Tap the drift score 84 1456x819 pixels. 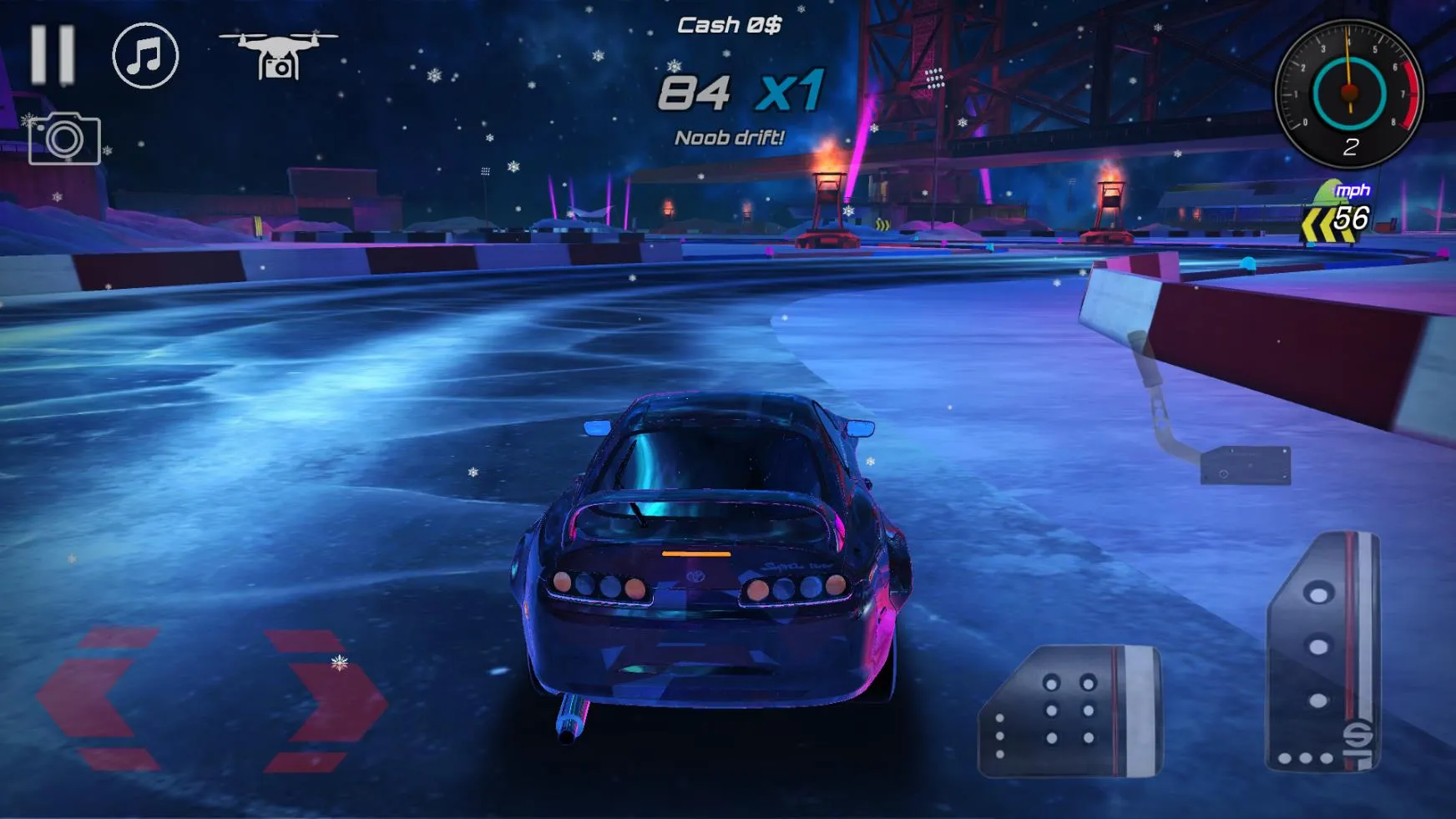[x=695, y=94]
